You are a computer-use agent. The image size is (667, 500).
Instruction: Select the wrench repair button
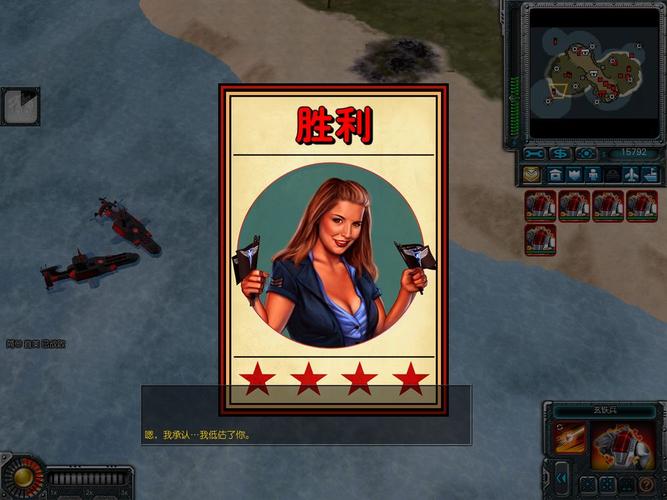pos(534,153)
